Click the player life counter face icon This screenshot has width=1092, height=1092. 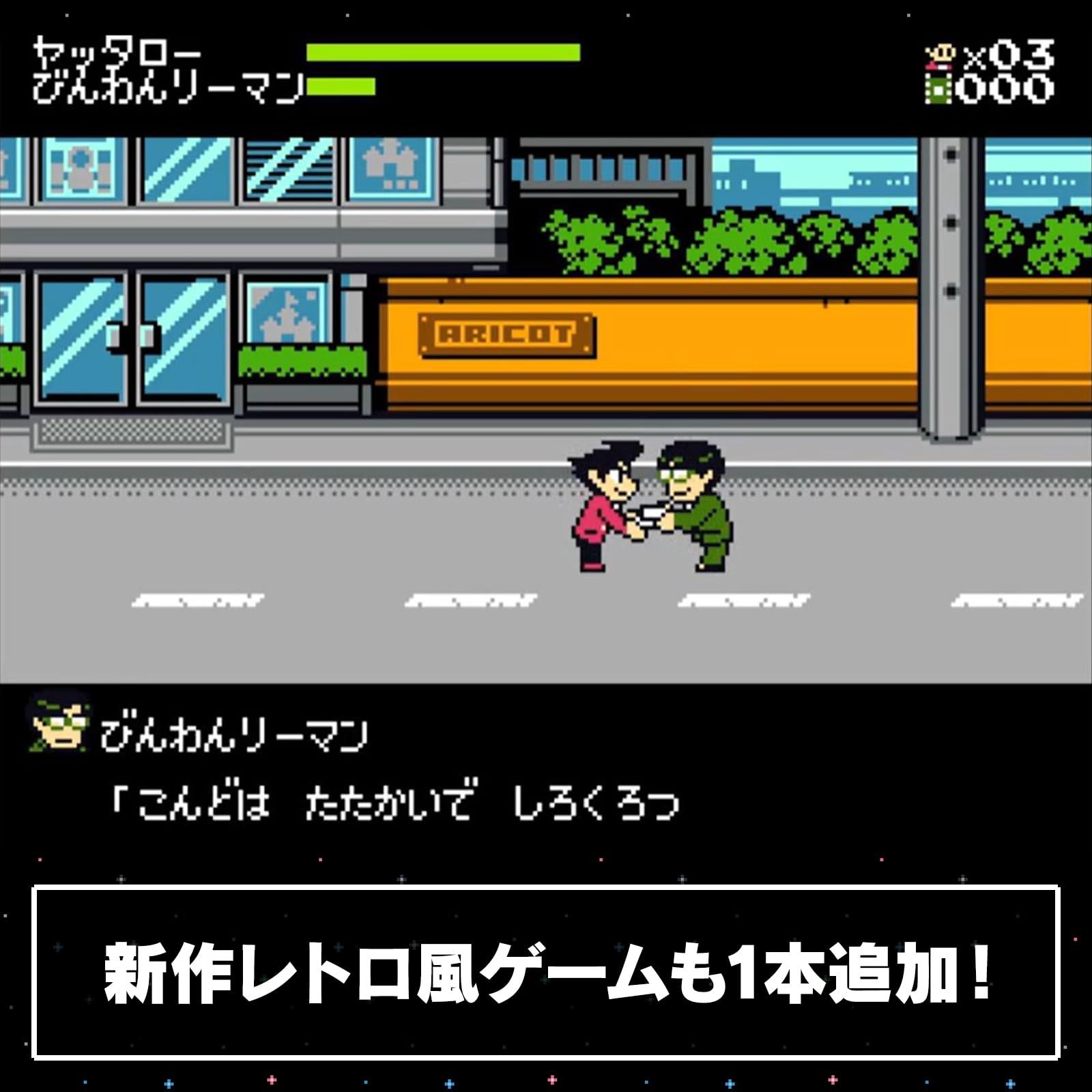(x=941, y=51)
